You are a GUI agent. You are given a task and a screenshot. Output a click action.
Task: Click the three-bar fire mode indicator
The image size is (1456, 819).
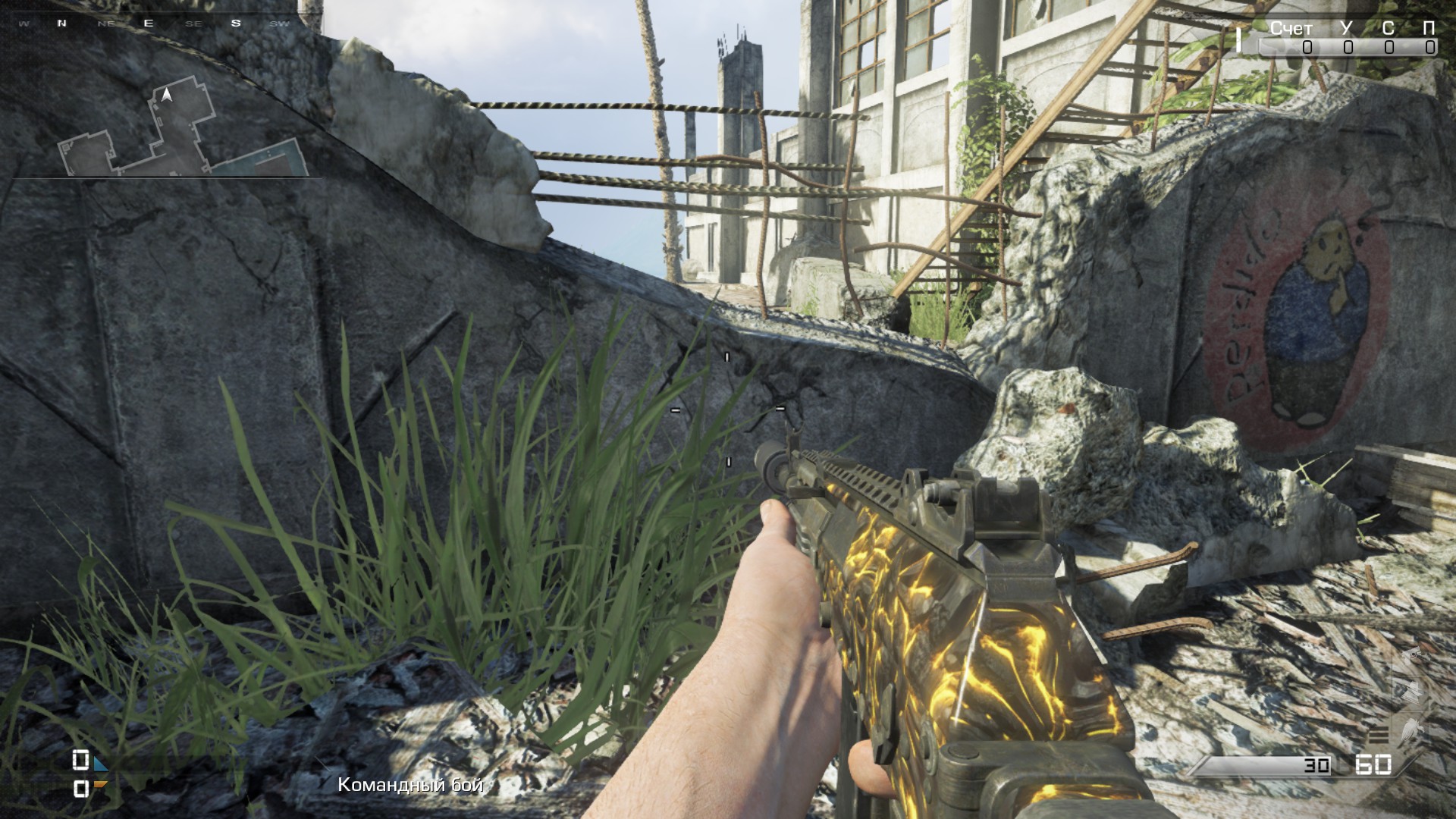1378,733
